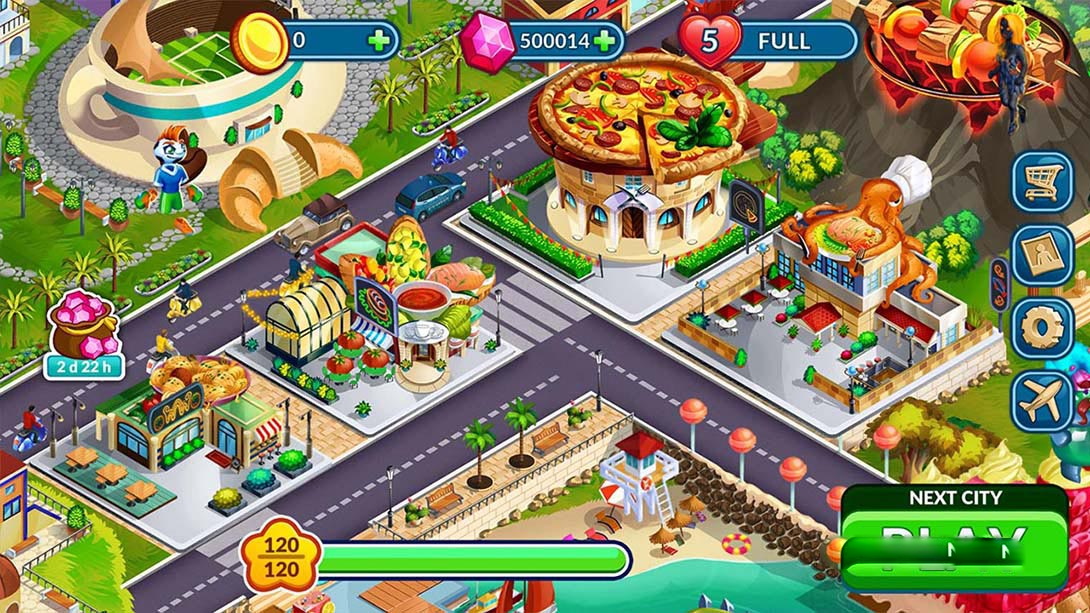
Task: Open the gear settings menu
Action: 1042,328
